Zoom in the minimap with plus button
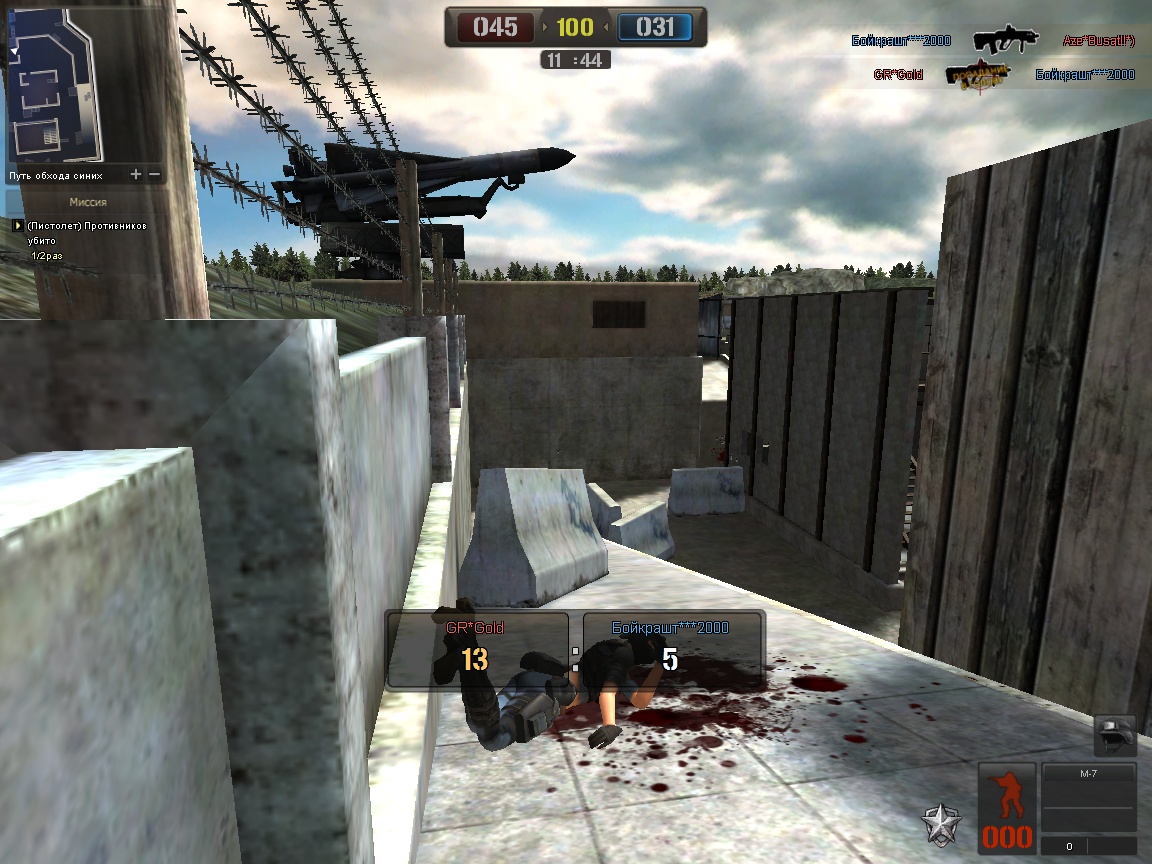Image resolution: width=1152 pixels, height=864 pixels. [136, 175]
